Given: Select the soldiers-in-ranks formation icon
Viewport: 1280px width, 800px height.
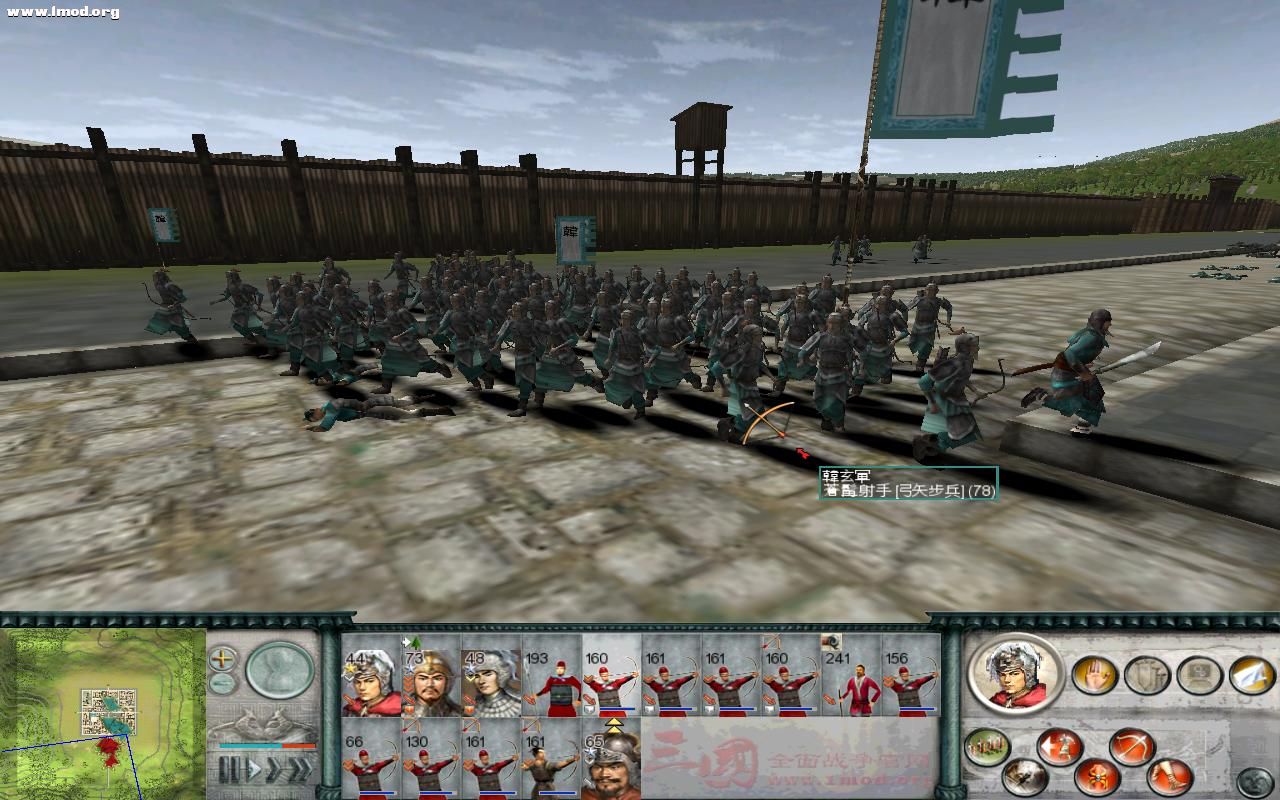Looking at the screenshot, I should (986, 745).
